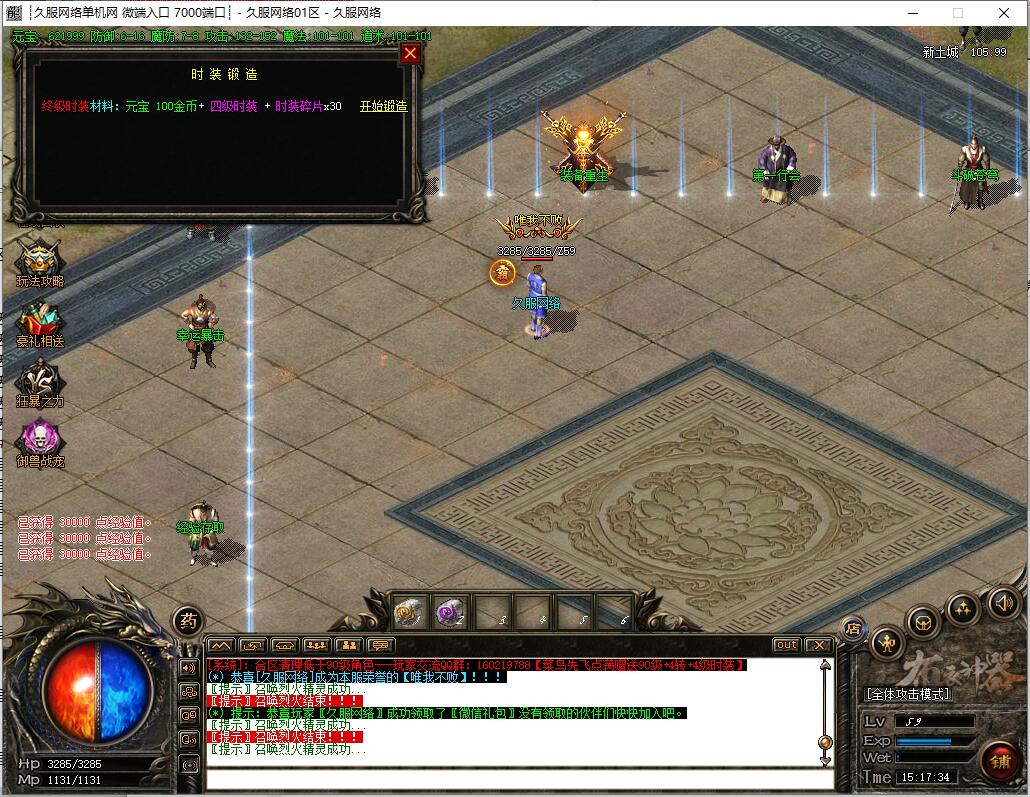This screenshot has width=1030, height=797.
Task: Open the round 店 shop button
Action: coord(853,628)
